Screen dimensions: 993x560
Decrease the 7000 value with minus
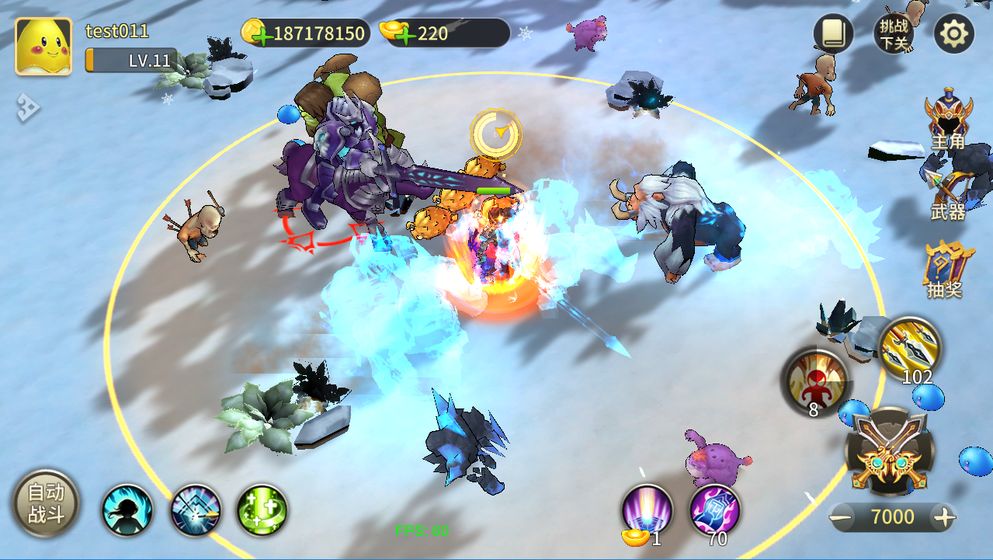(x=843, y=517)
